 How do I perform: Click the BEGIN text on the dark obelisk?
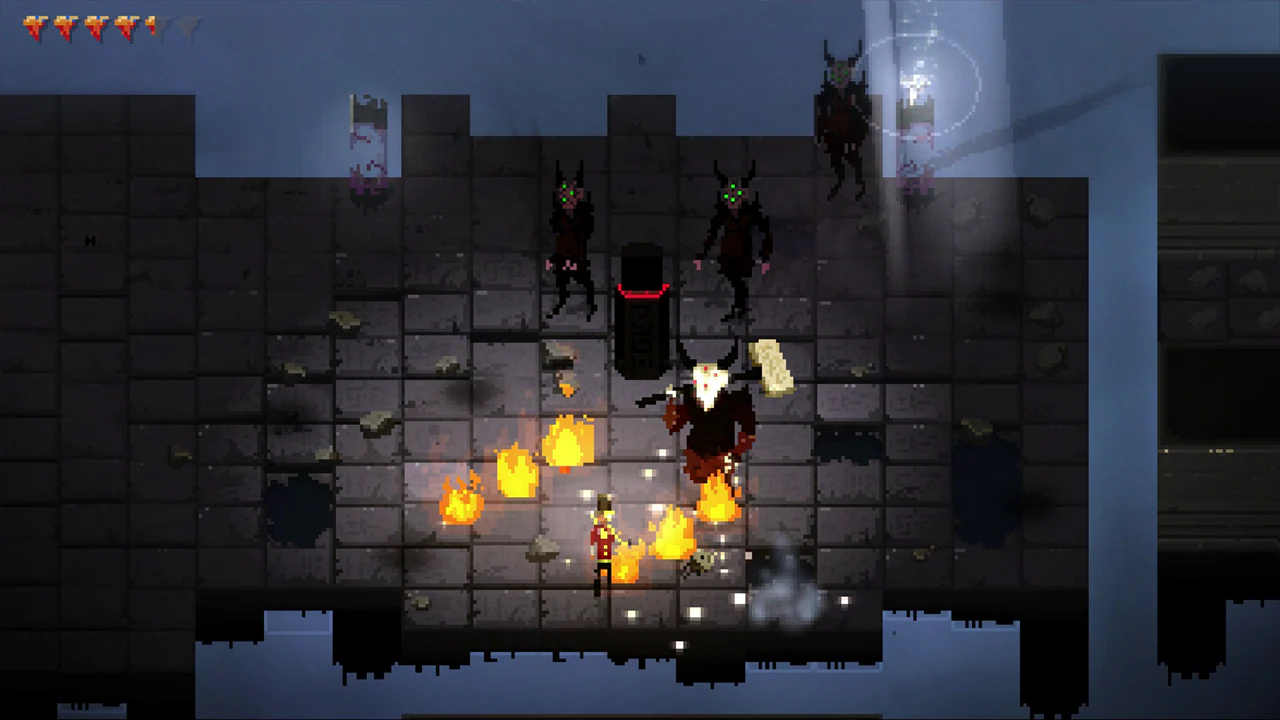(x=643, y=335)
